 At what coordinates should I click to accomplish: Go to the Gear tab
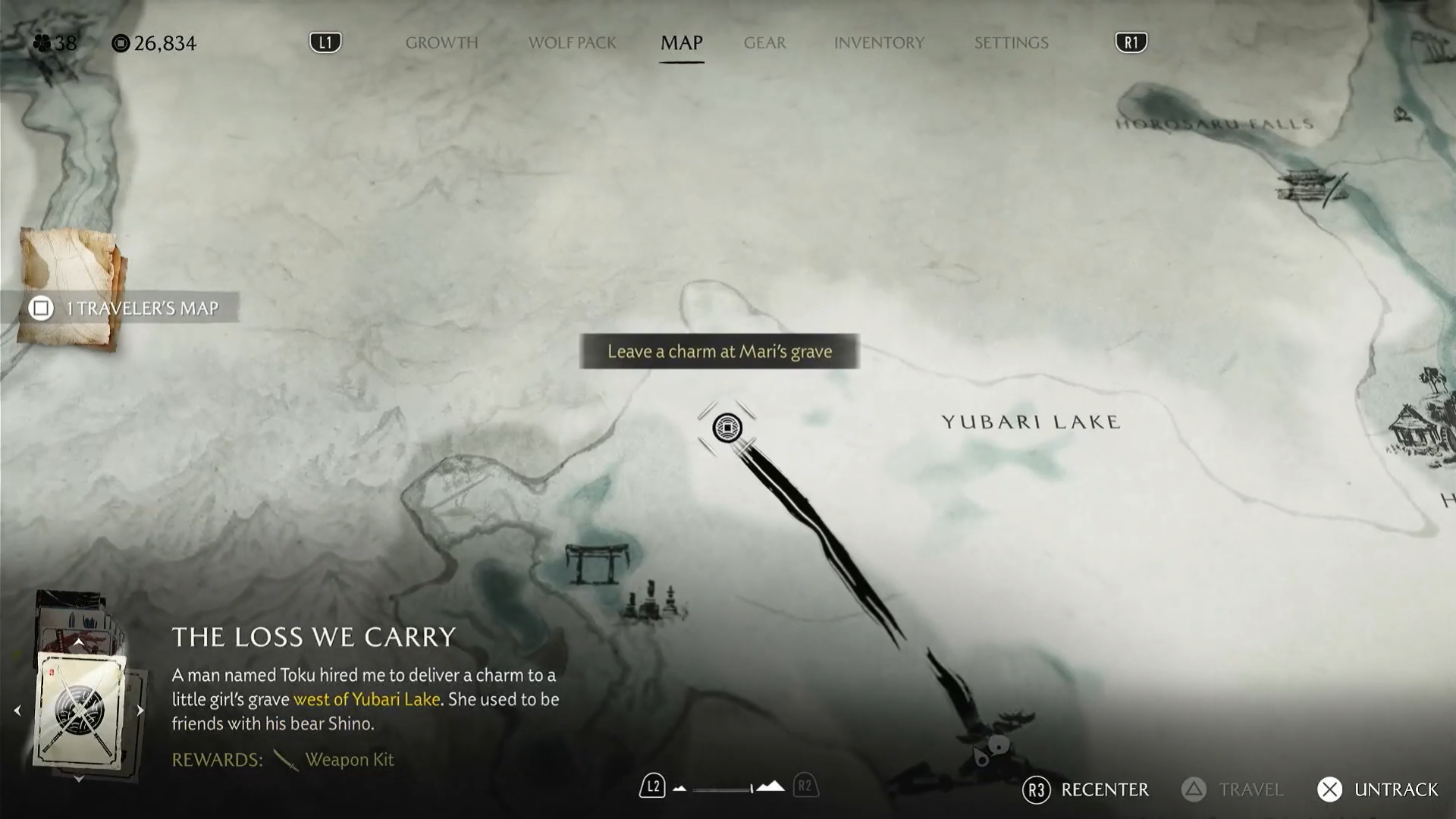pos(764,43)
